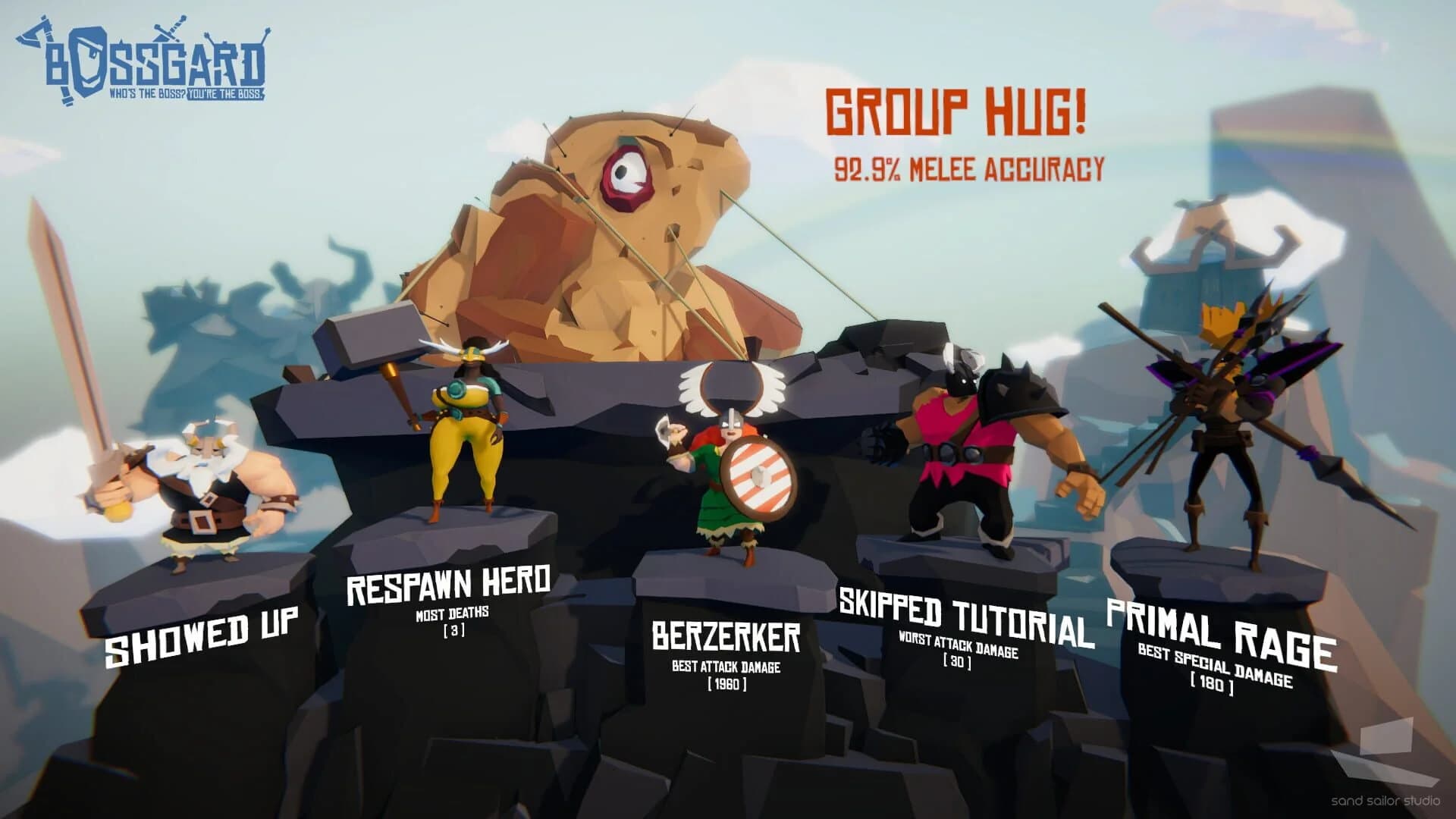Click the 92.9% MELEE ACCURACY stat

971,167
